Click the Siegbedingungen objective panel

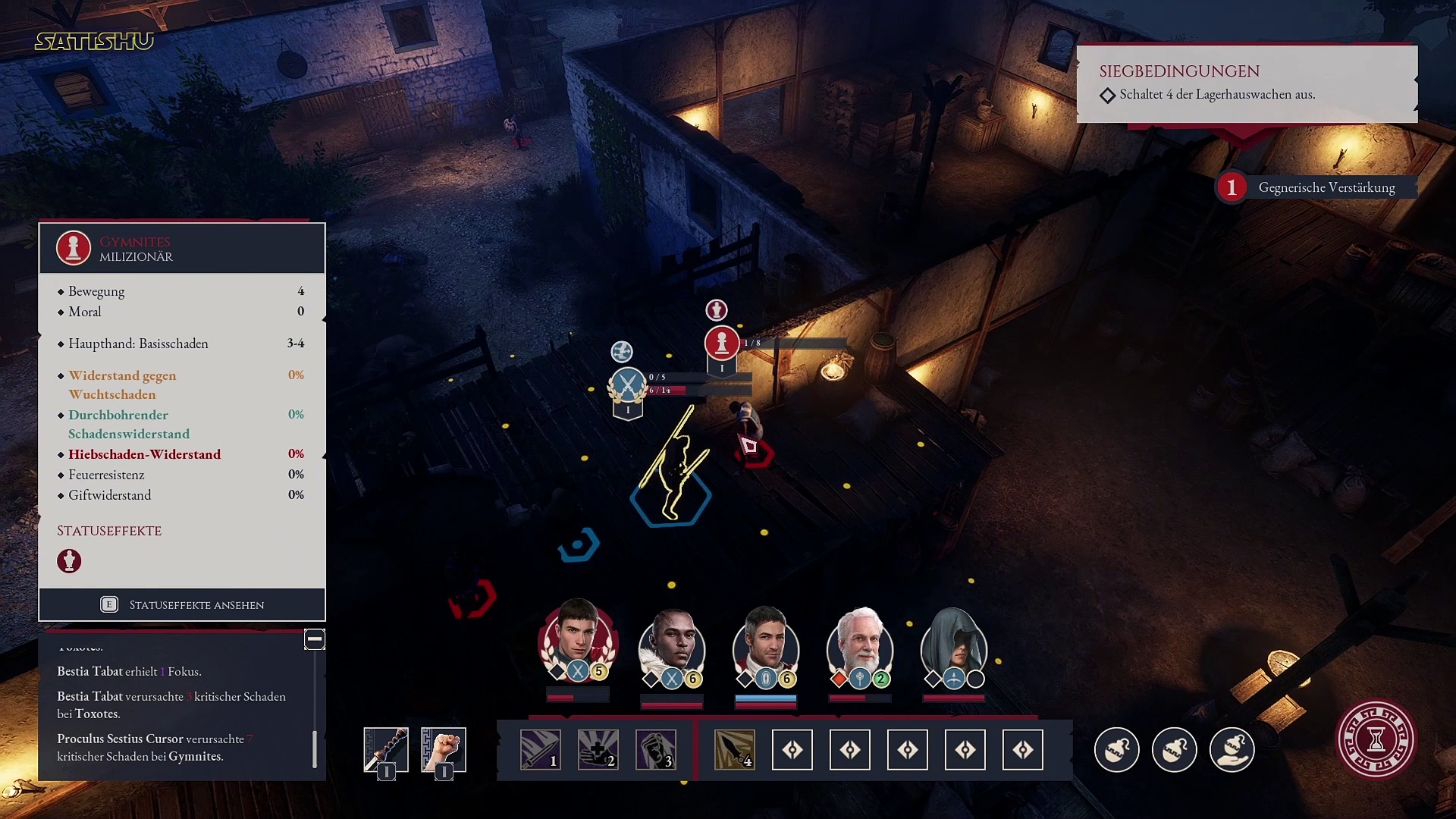click(x=1247, y=83)
